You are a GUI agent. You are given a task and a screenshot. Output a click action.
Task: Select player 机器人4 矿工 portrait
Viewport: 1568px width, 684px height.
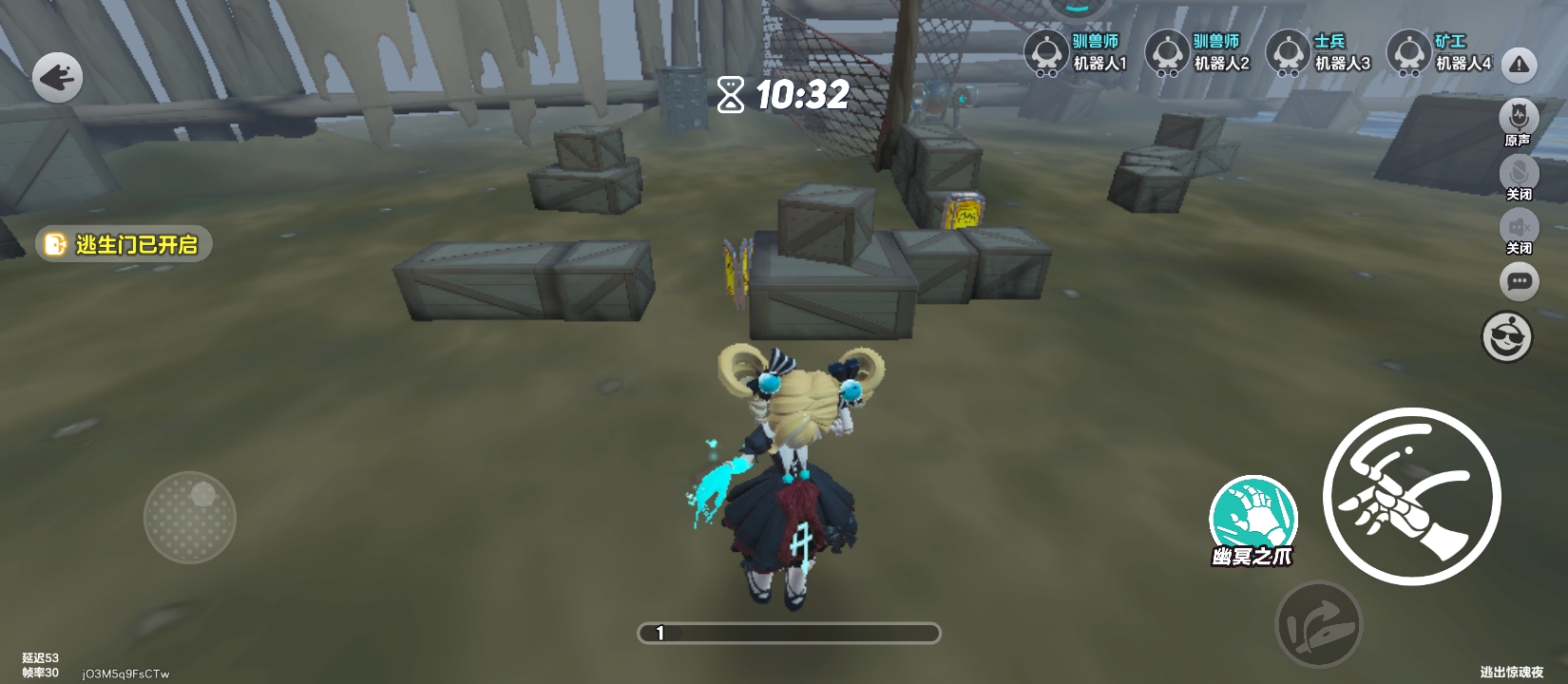point(1409,52)
